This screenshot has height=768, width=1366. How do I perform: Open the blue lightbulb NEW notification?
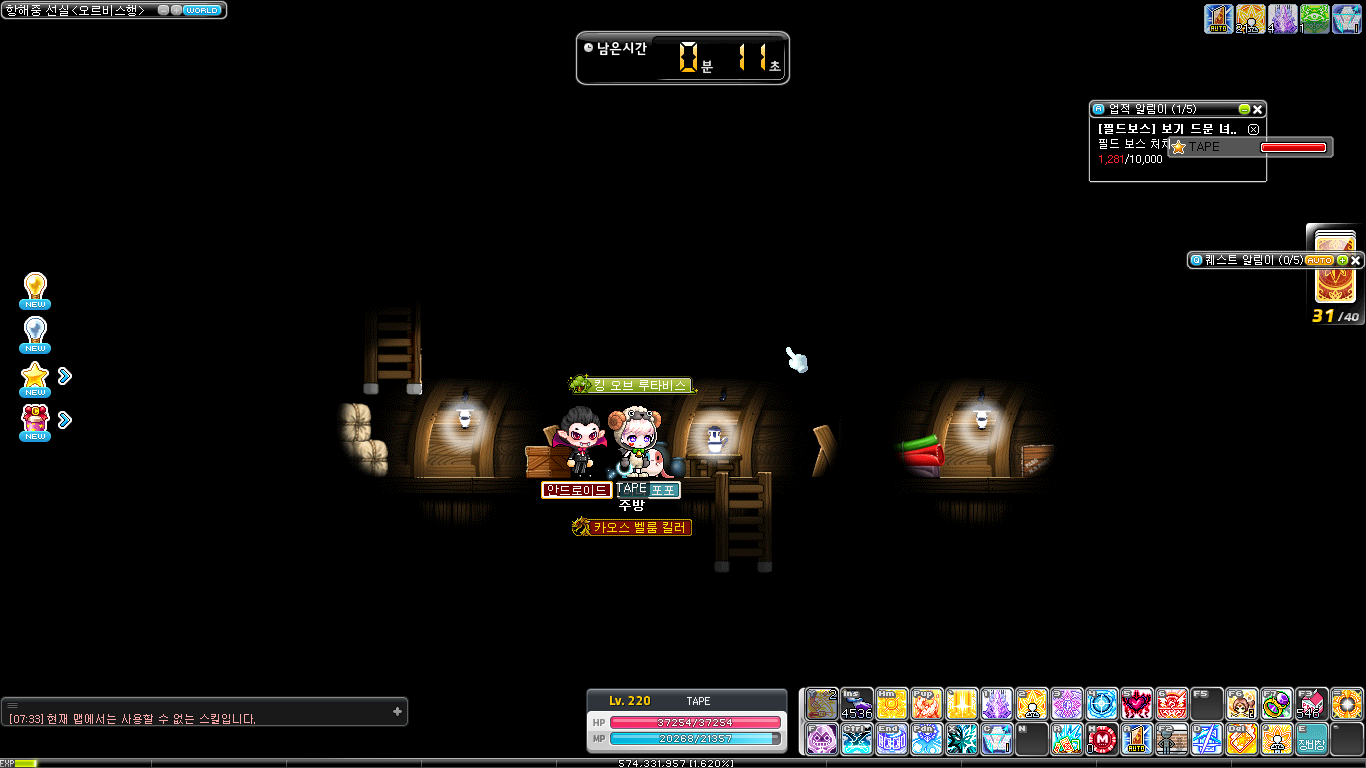(36, 333)
